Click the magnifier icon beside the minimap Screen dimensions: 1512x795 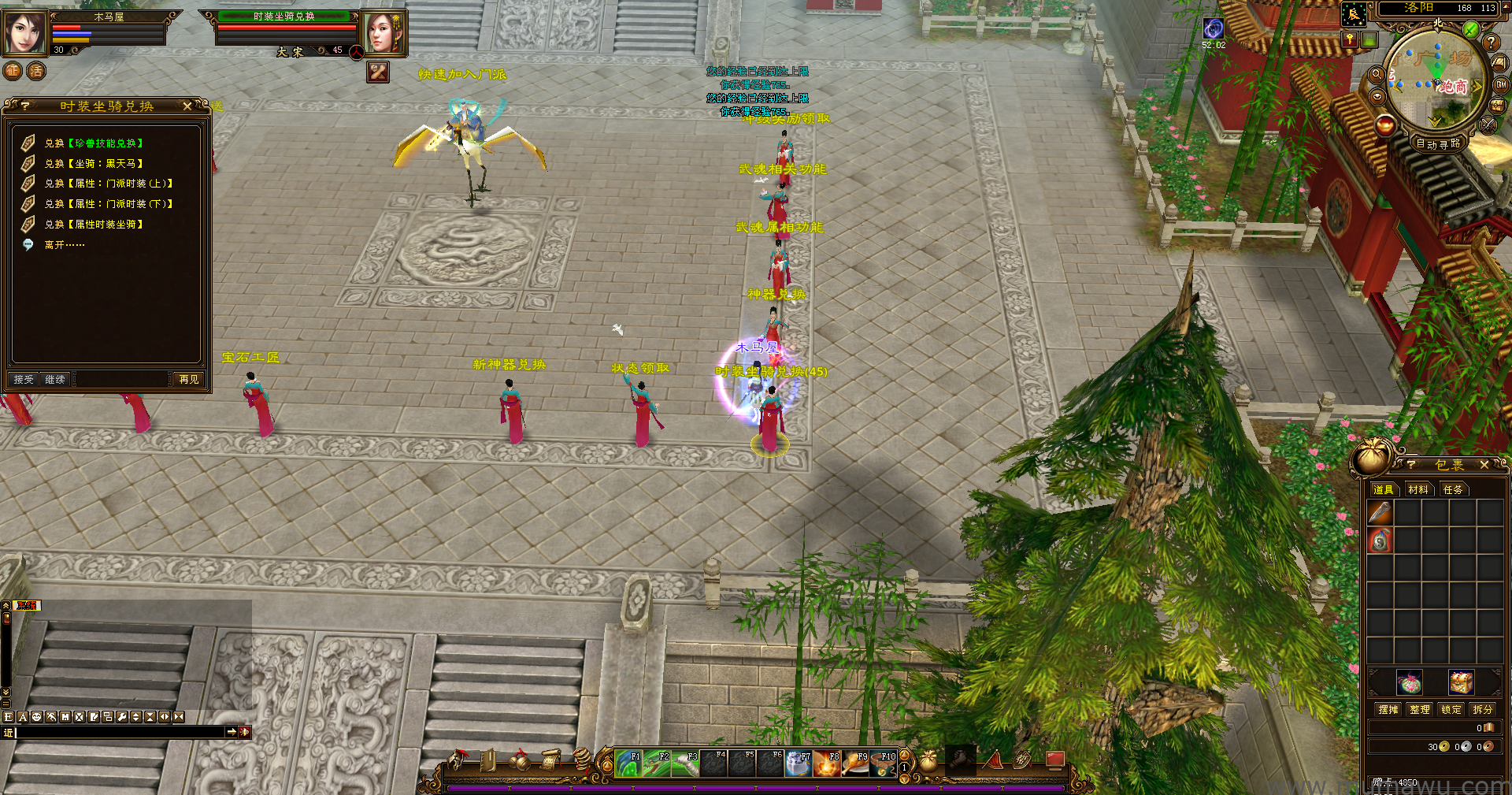(x=1377, y=74)
